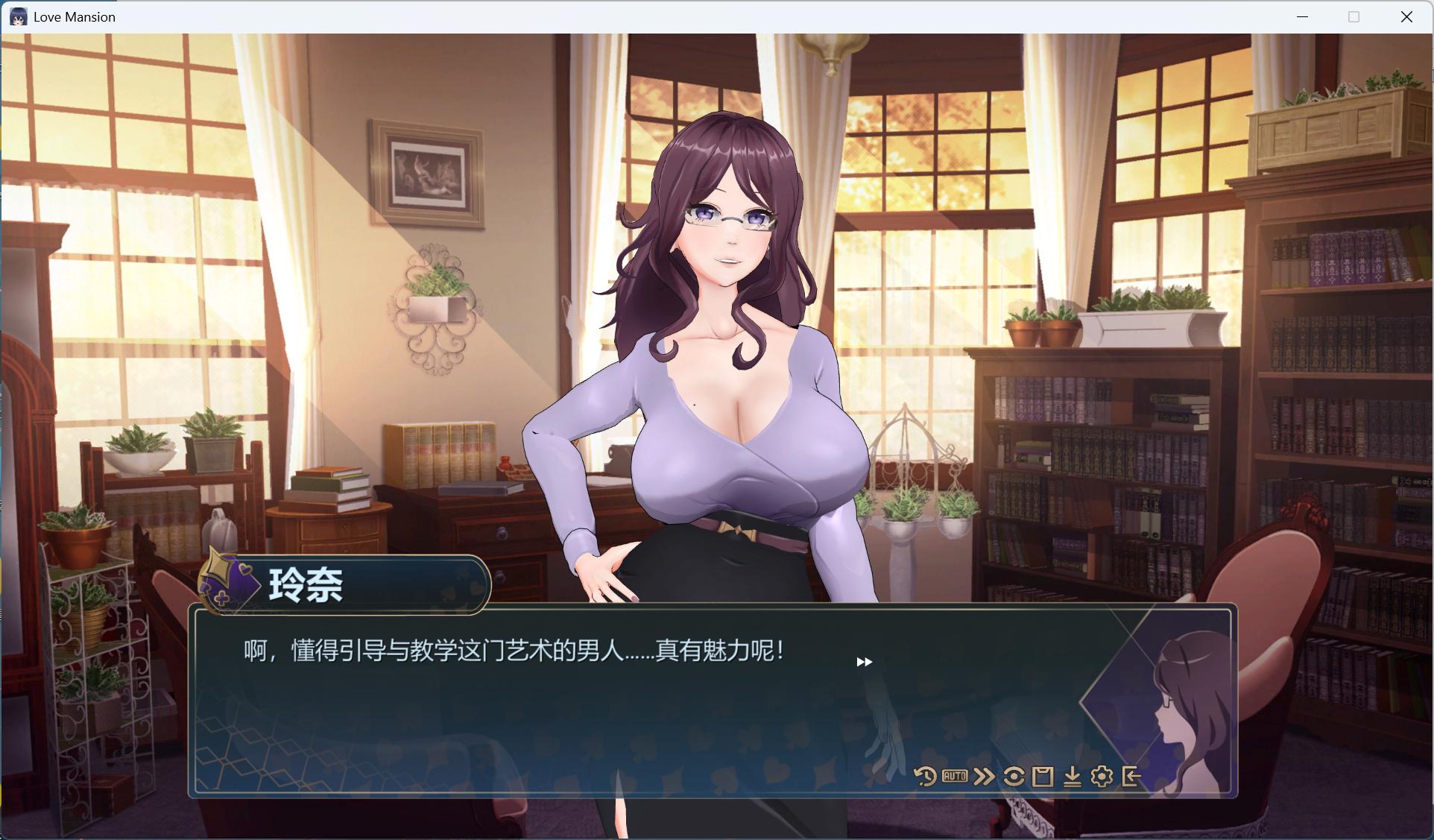The width and height of the screenshot is (1434, 840).
Task: Open the backlog to review dialogue history
Action: pos(926,776)
